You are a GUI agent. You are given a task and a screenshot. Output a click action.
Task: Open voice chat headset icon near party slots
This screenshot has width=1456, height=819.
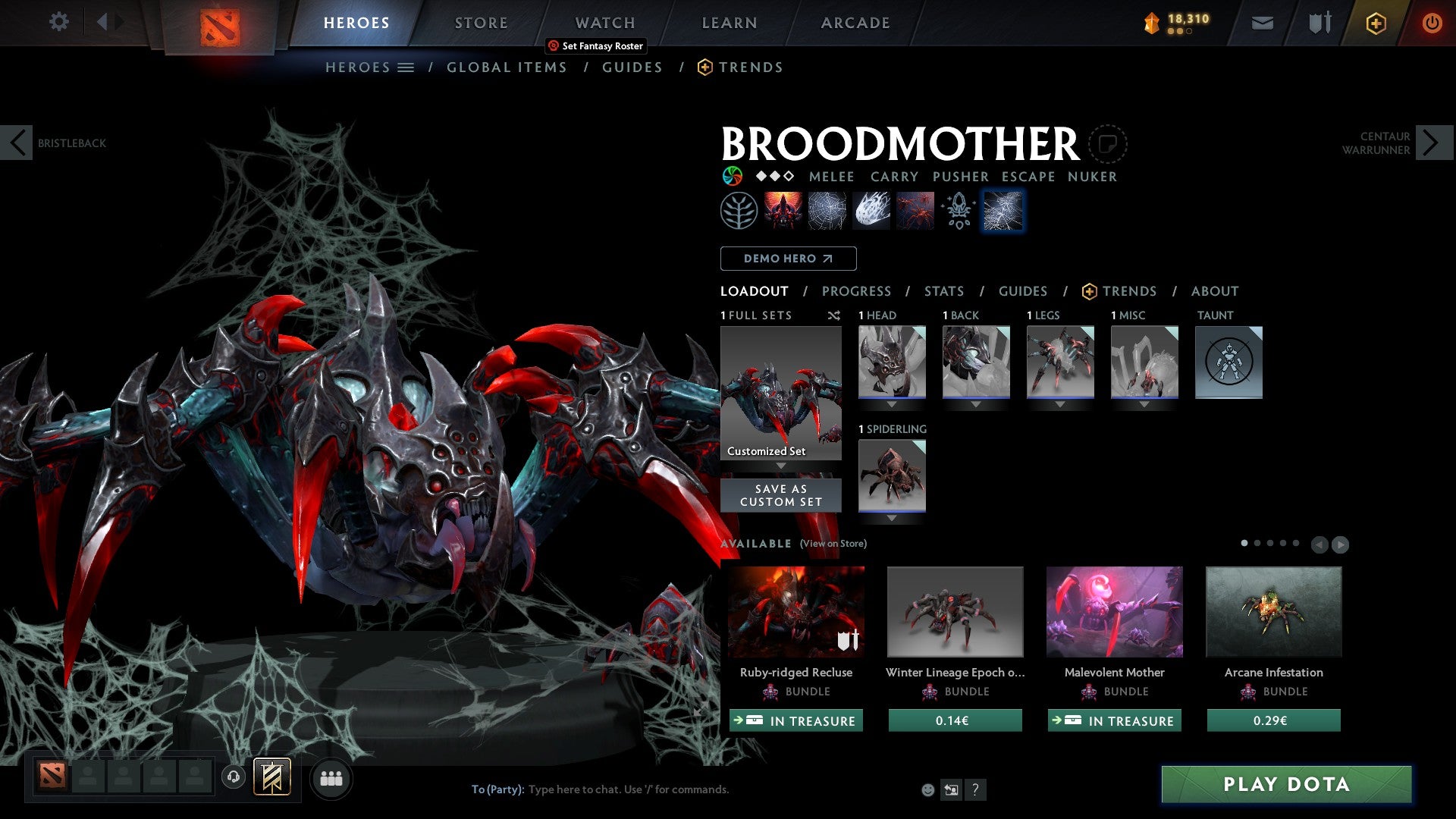click(x=234, y=778)
